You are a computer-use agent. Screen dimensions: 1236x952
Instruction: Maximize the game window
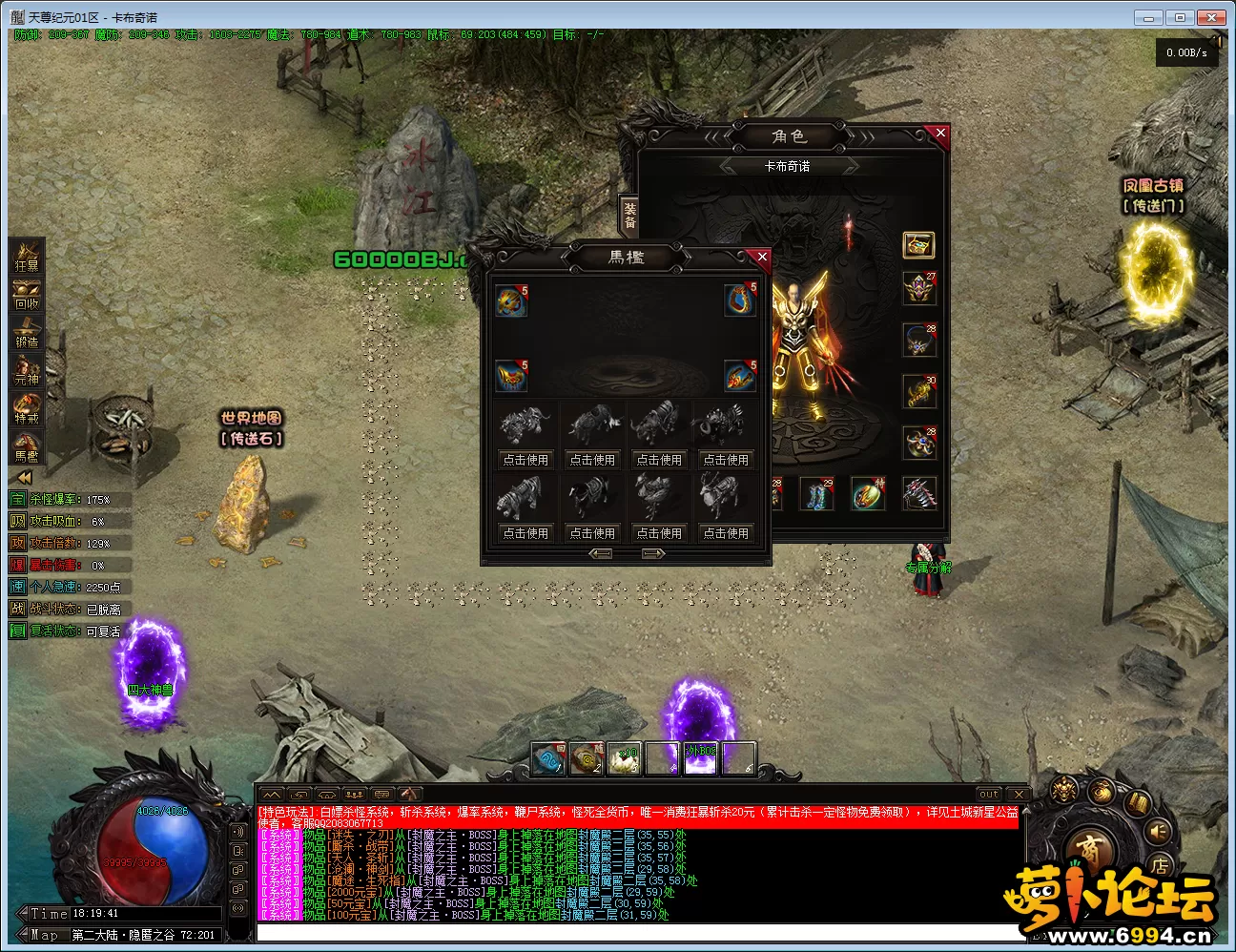pyautogui.click(x=1180, y=17)
